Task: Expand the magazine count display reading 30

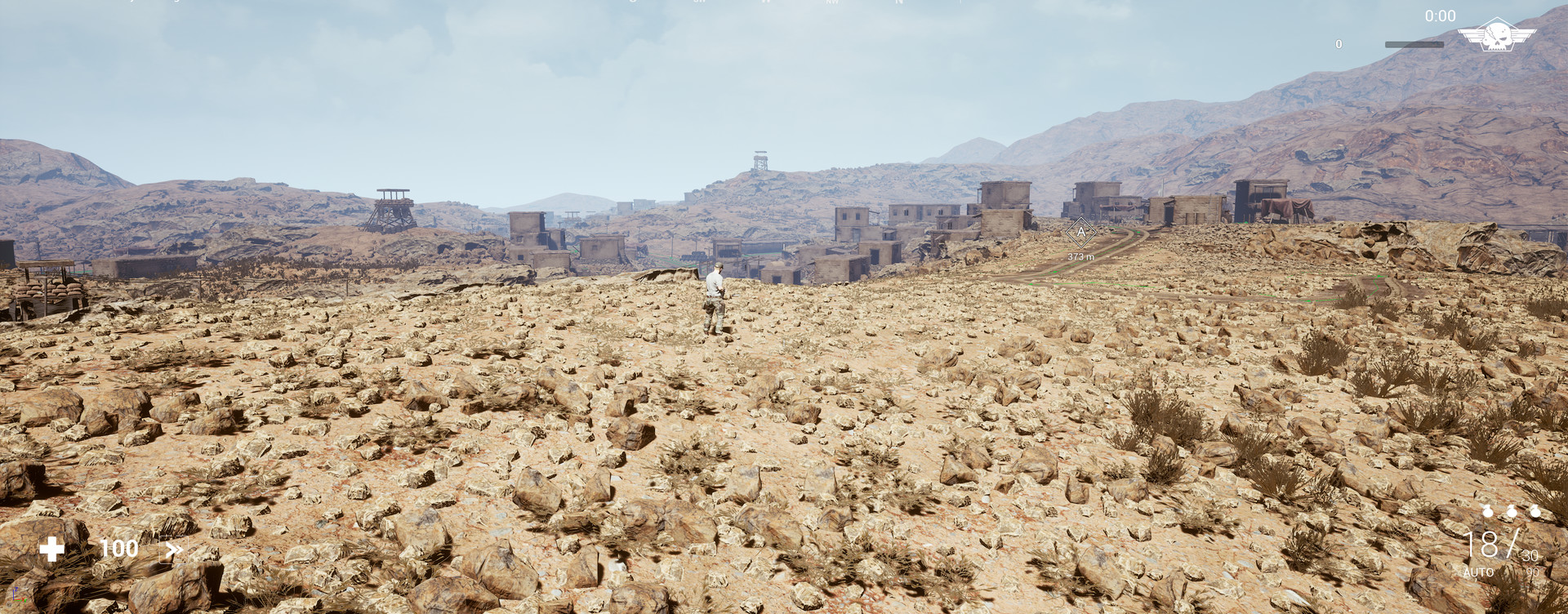Action: pyautogui.click(x=1529, y=555)
